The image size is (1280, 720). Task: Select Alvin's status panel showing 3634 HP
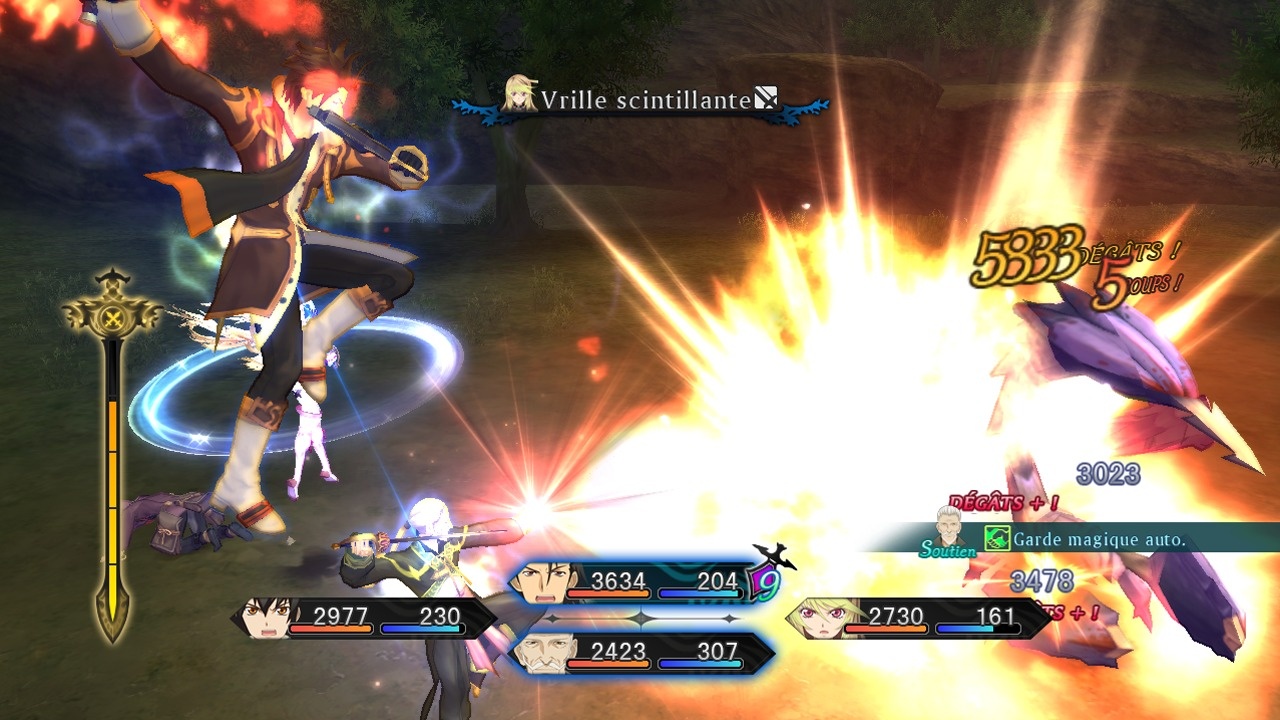[x=640, y=582]
